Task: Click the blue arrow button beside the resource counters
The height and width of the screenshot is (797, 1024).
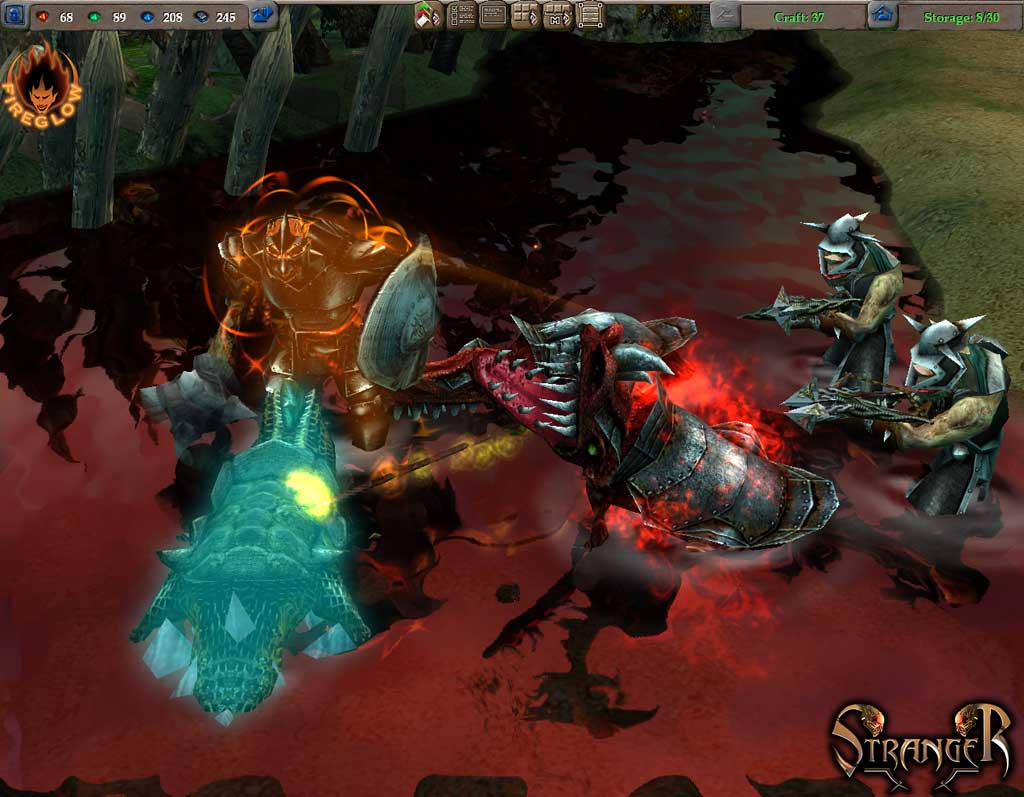Action: [x=263, y=15]
